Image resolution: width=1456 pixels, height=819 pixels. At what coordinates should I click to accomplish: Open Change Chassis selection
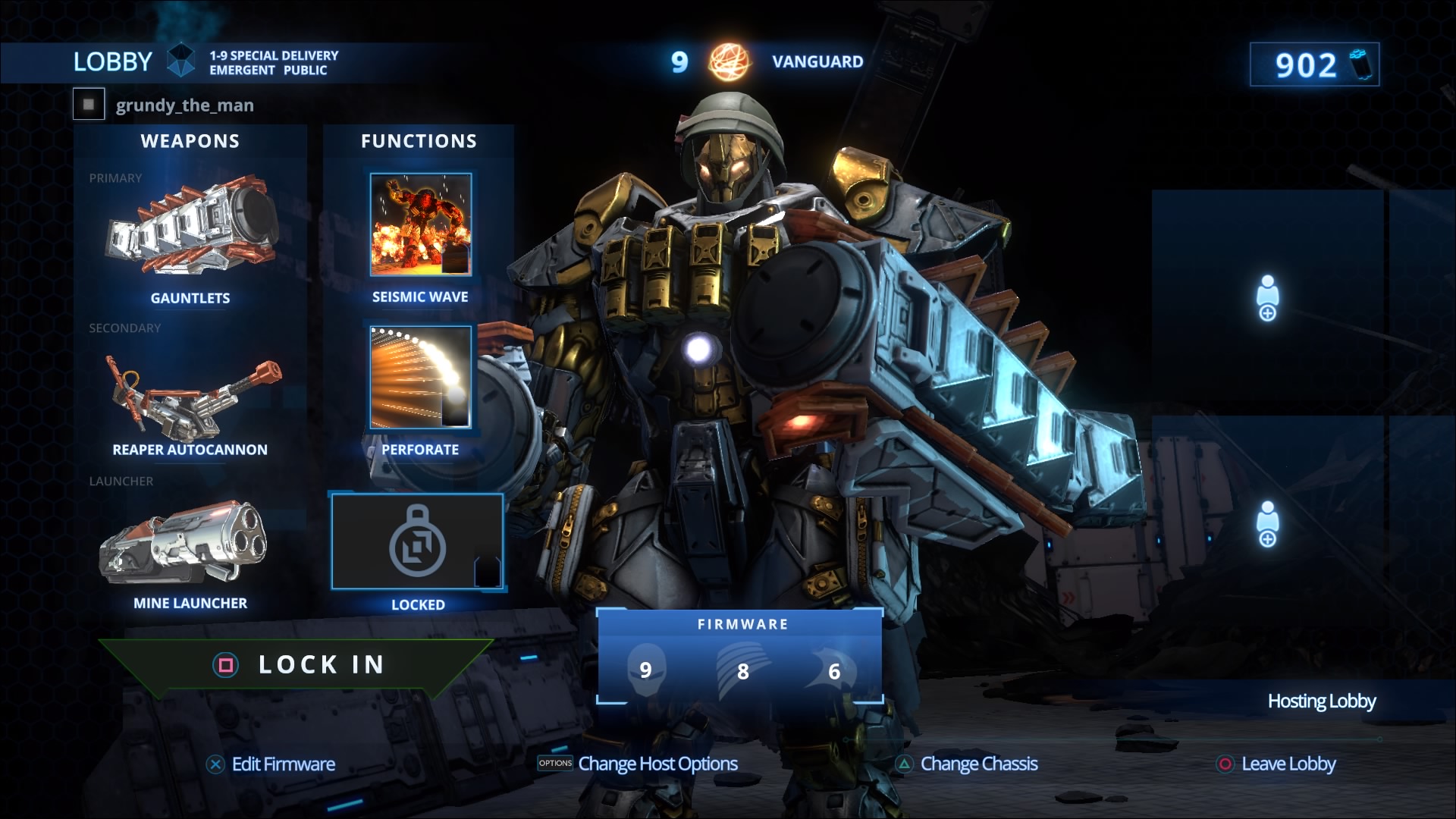click(x=977, y=764)
